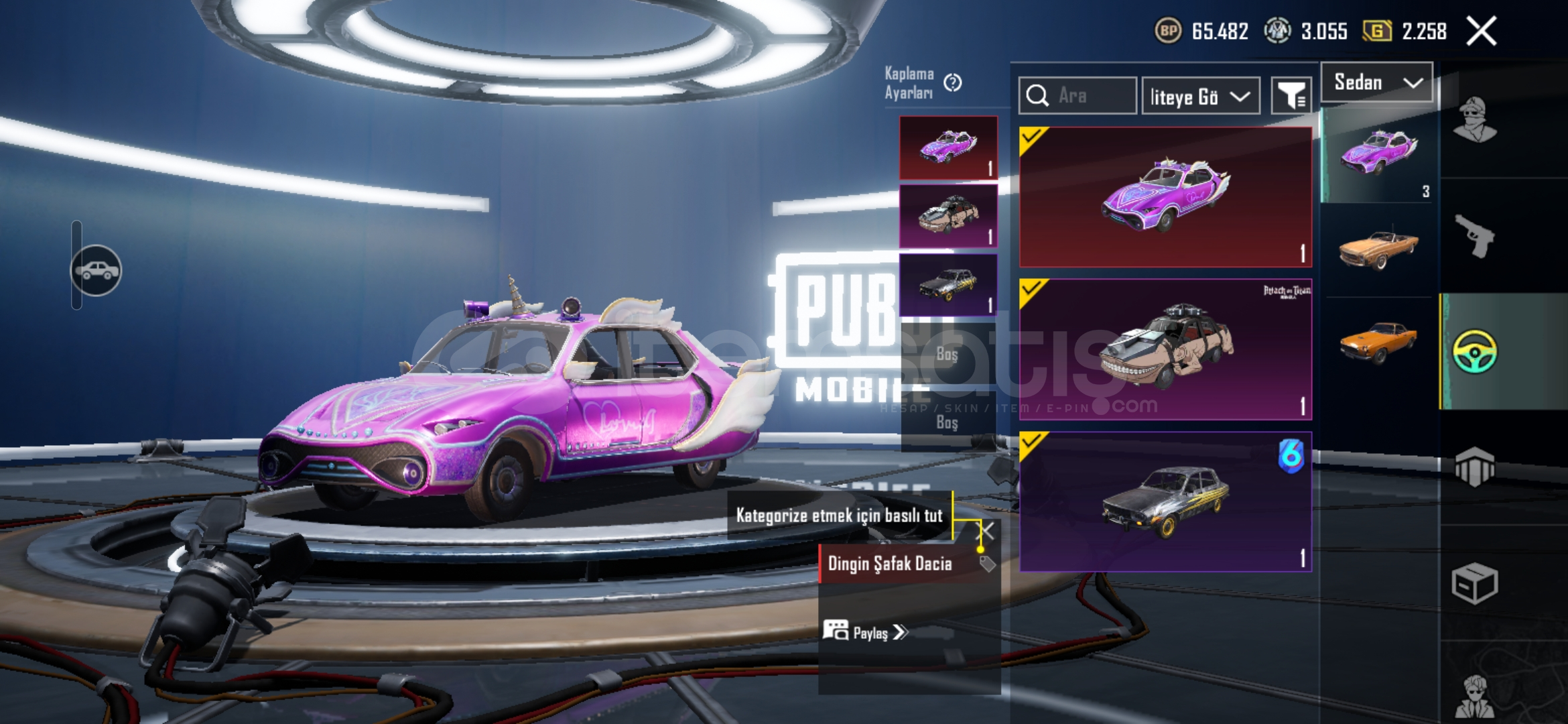Switch to the weapon pistol category
Image resolution: width=1568 pixels, height=724 pixels.
(x=1475, y=236)
